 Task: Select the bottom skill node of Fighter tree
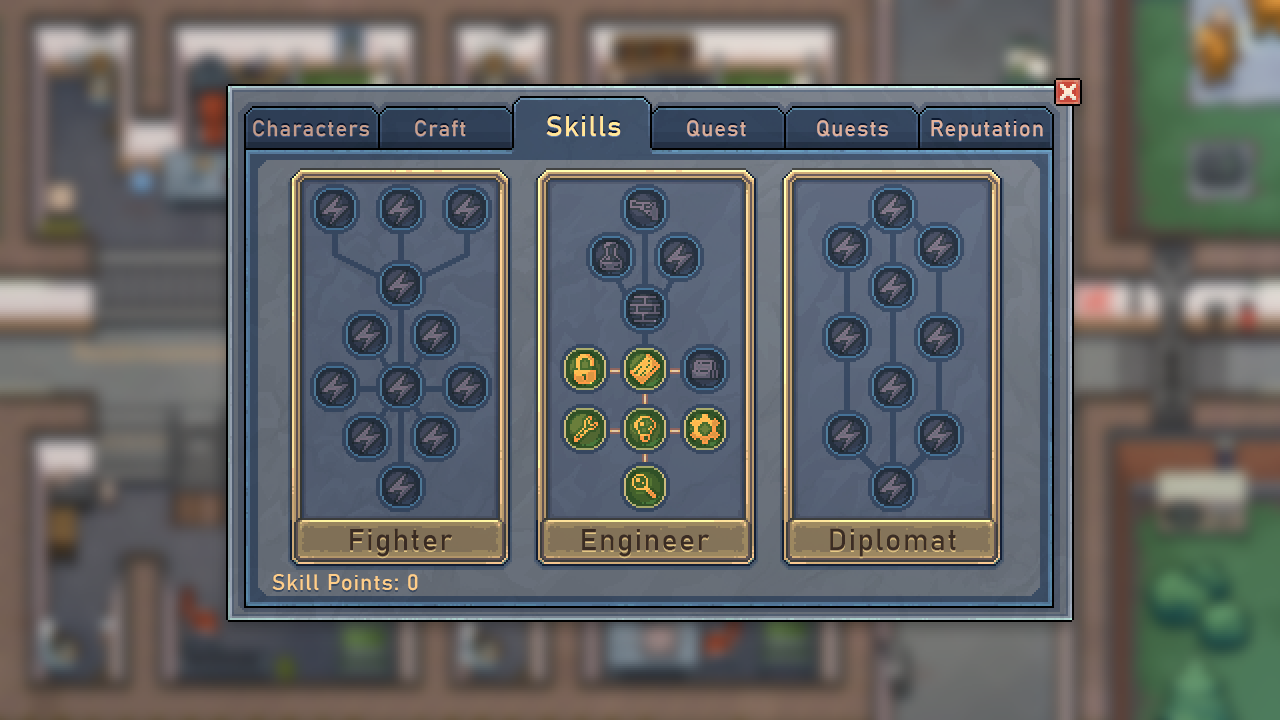[399, 487]
